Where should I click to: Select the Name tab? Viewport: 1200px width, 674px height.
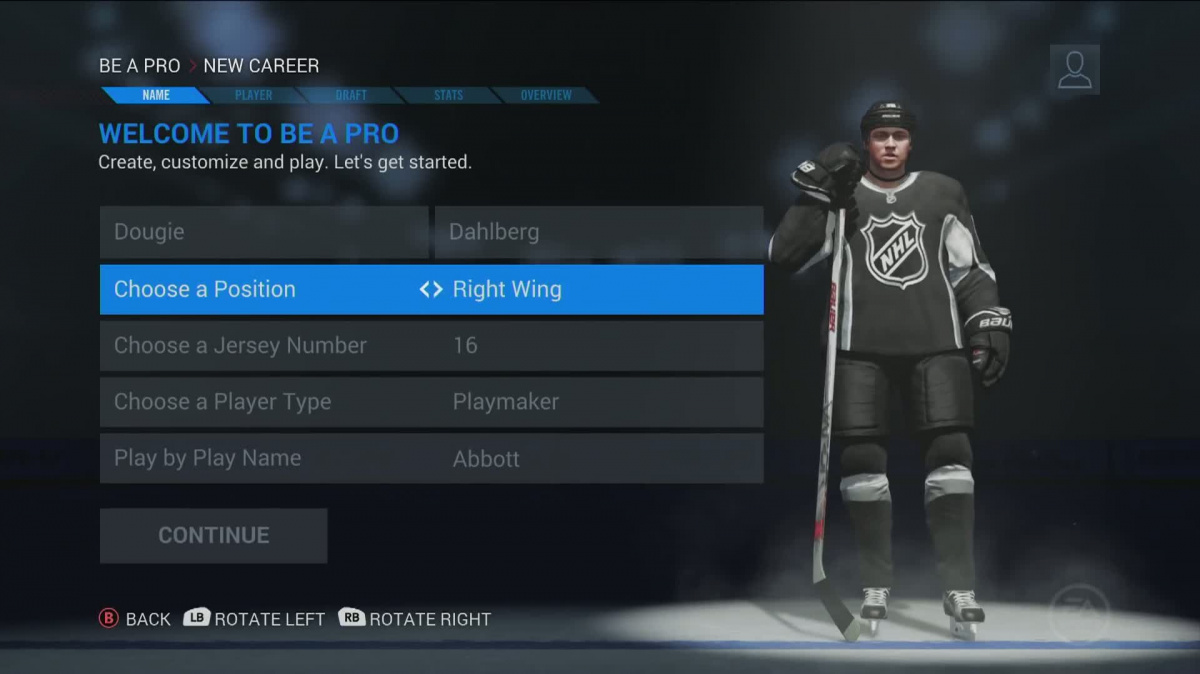click(156, 95)
